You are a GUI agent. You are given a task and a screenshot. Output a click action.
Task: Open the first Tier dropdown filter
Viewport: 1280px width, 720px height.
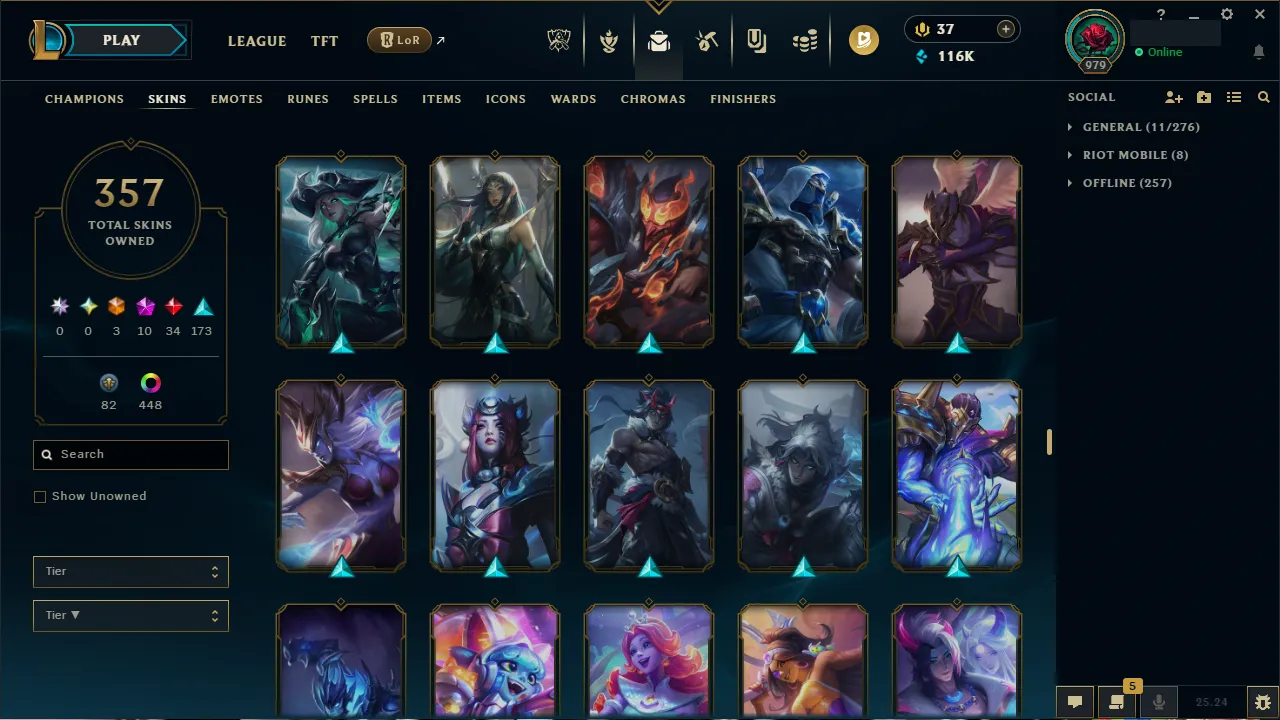click(130, 571)
